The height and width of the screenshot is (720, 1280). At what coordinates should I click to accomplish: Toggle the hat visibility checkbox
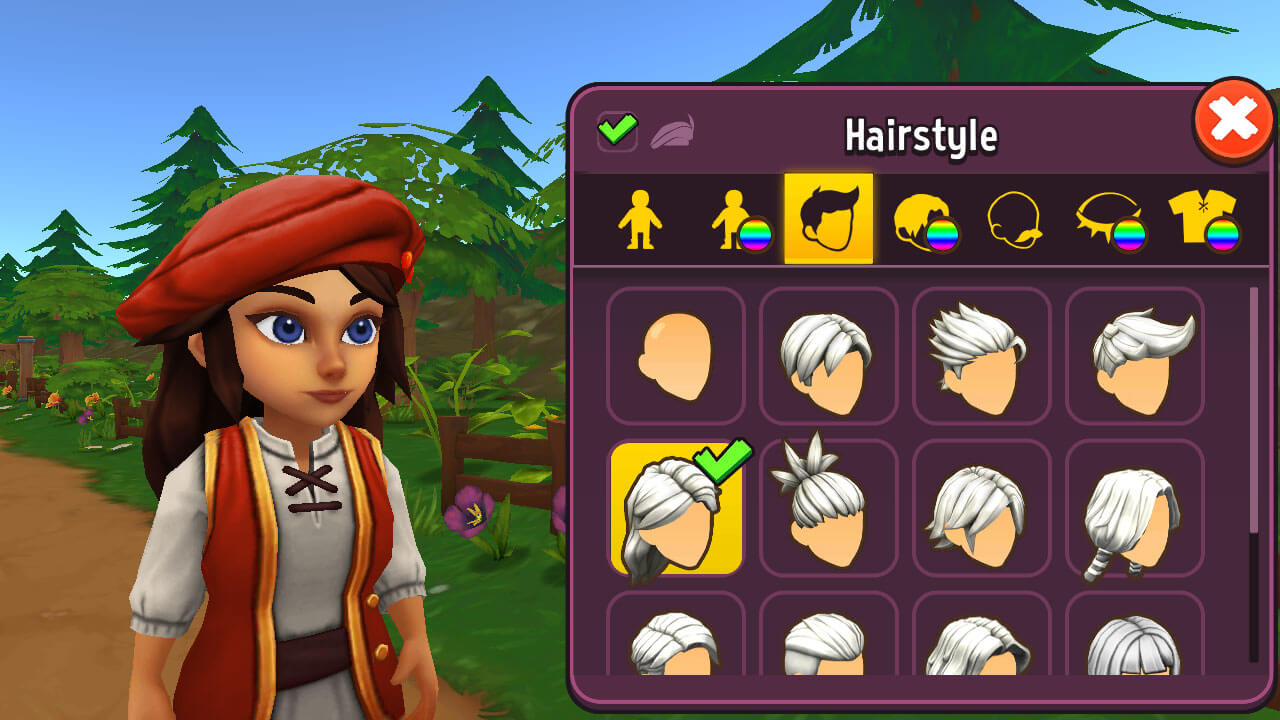pos(617,131)
